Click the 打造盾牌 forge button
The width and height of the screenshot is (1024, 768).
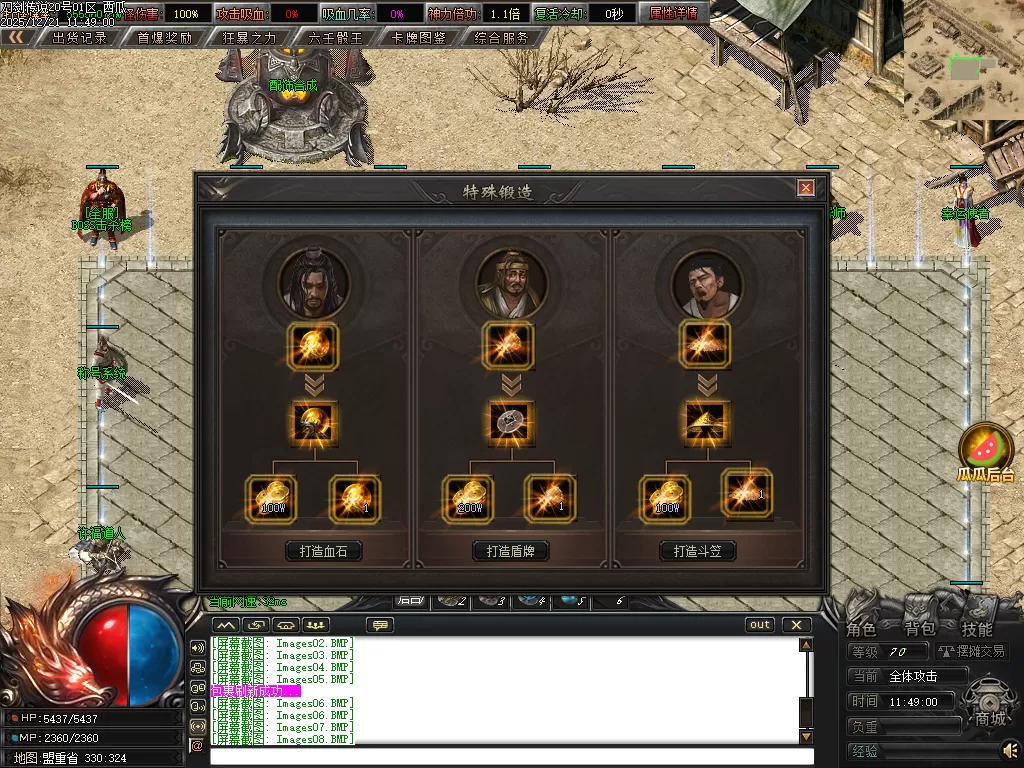click(x=511, y=551)
